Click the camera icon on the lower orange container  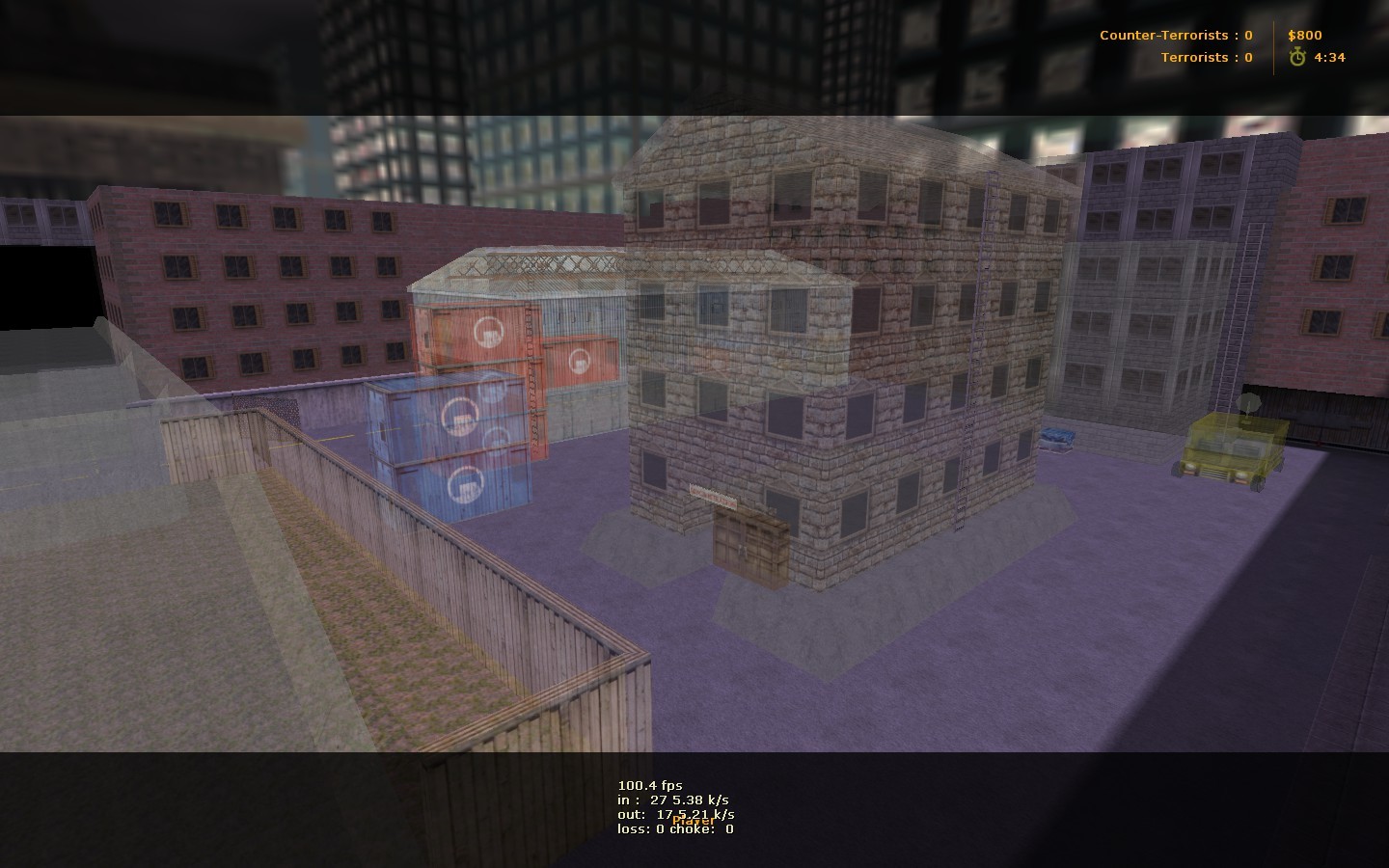pyautogui.click(x=579, y=360)
